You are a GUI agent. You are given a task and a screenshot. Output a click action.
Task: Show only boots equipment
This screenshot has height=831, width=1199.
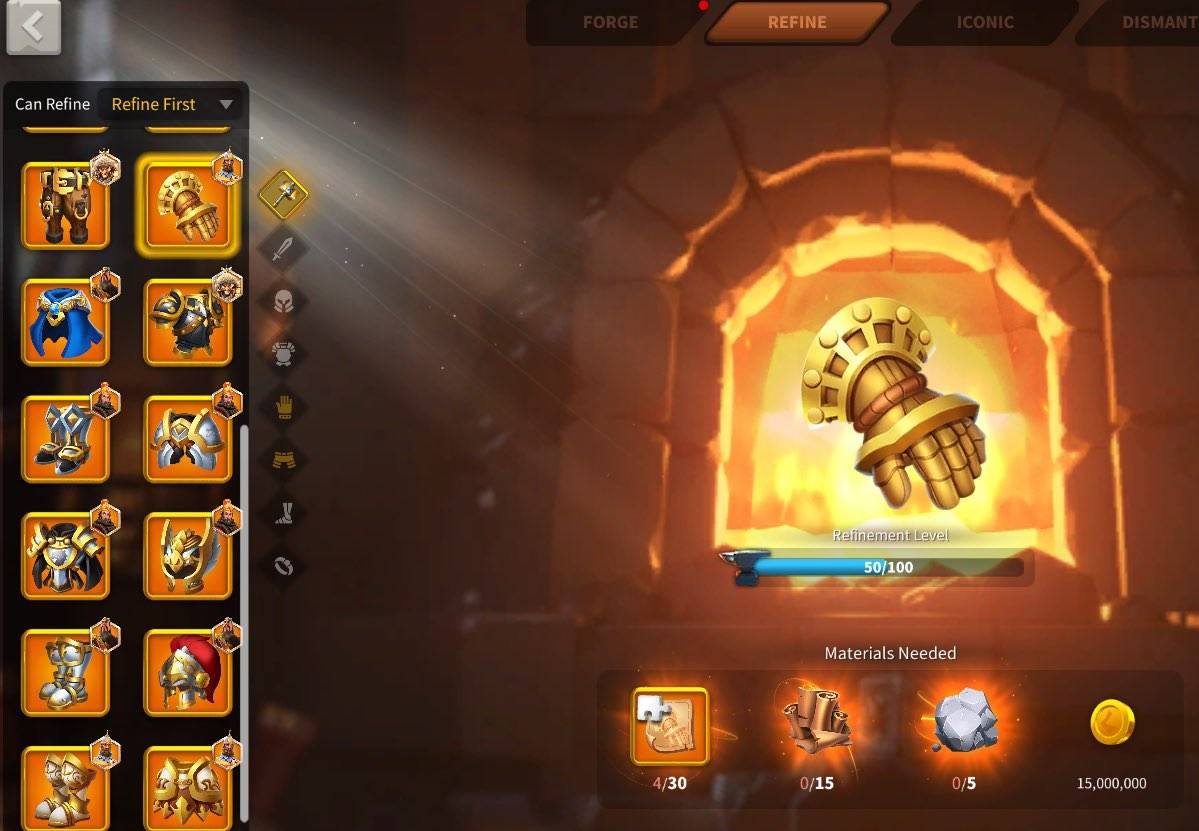(284, 513)
